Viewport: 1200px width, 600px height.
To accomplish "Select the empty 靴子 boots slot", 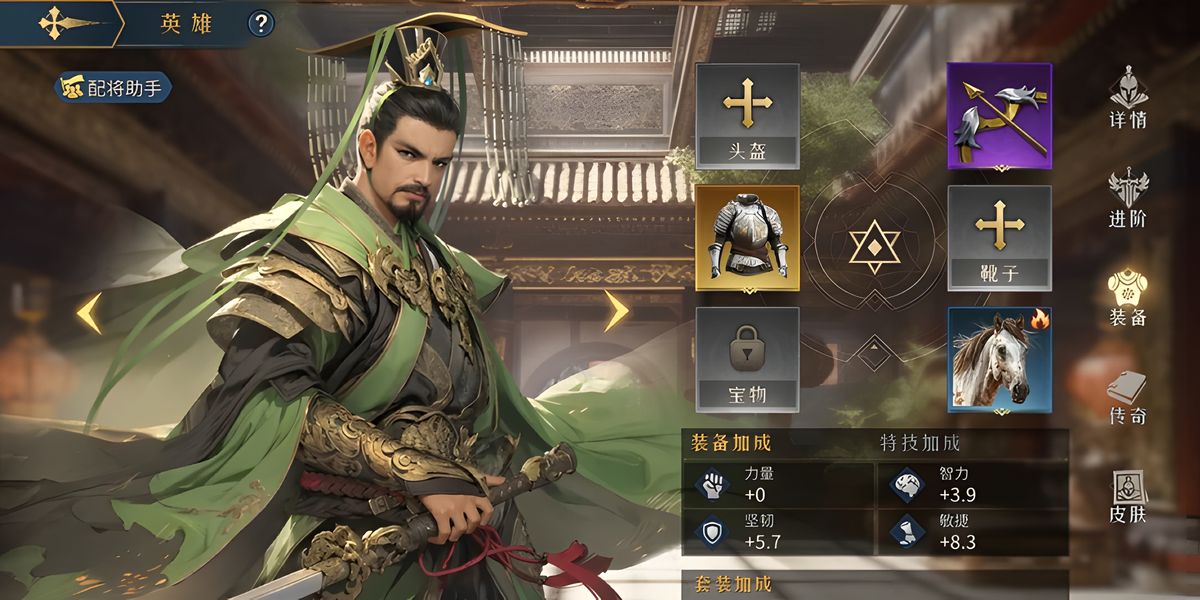I will [x=999, y=238].
